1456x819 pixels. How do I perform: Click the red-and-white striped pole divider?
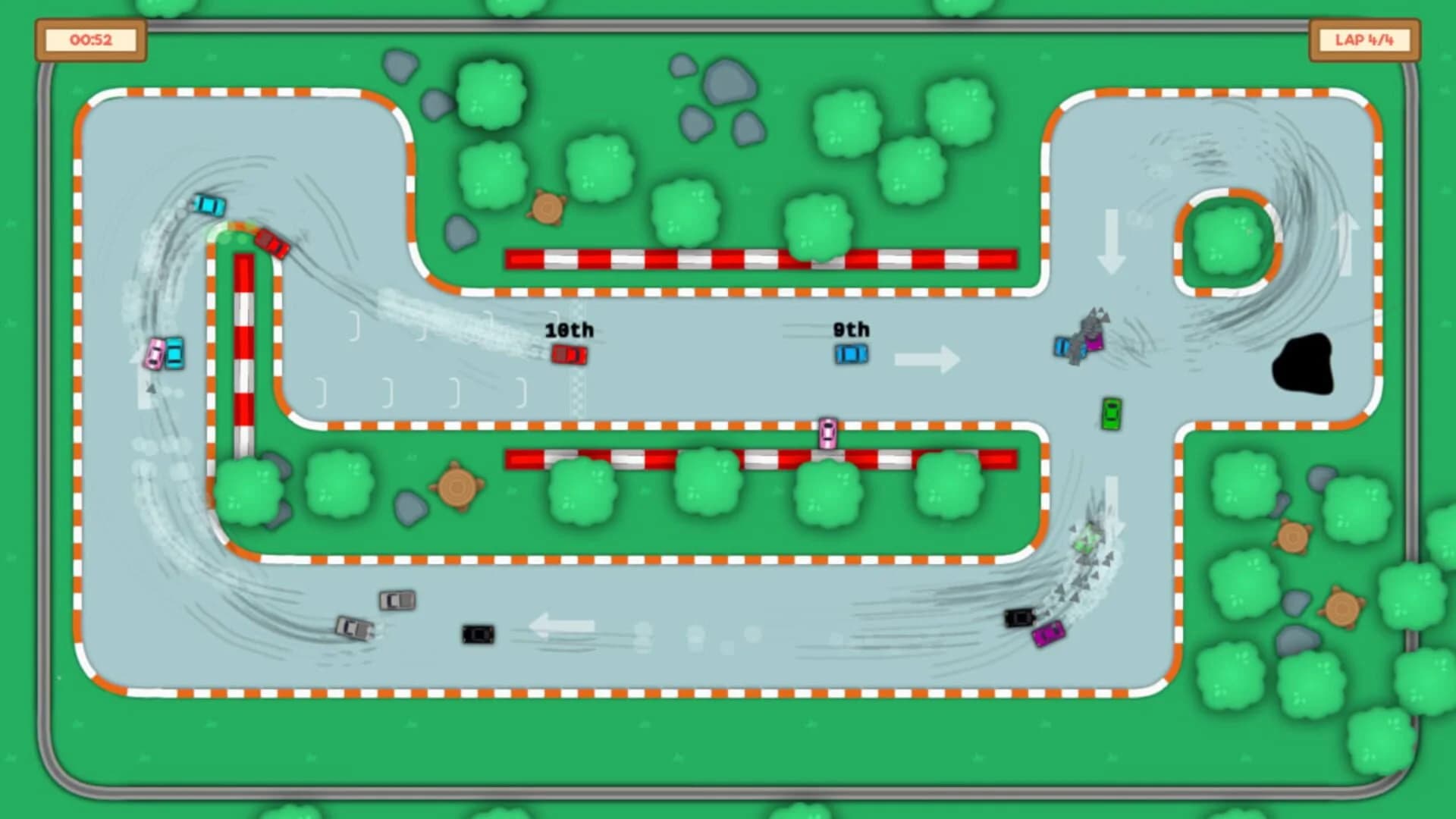point(243,349)
